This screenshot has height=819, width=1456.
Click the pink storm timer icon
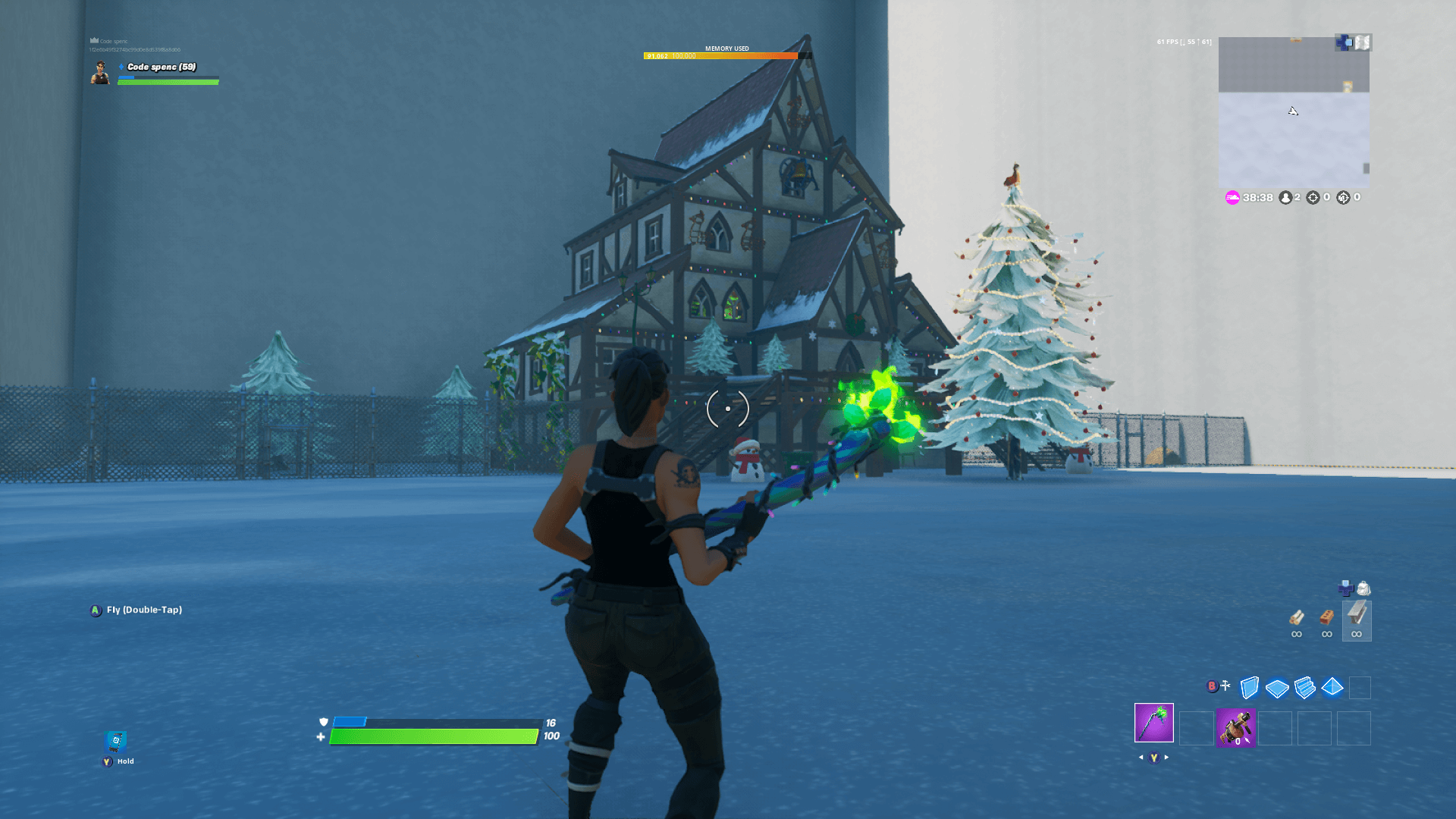coord(1232,198)
